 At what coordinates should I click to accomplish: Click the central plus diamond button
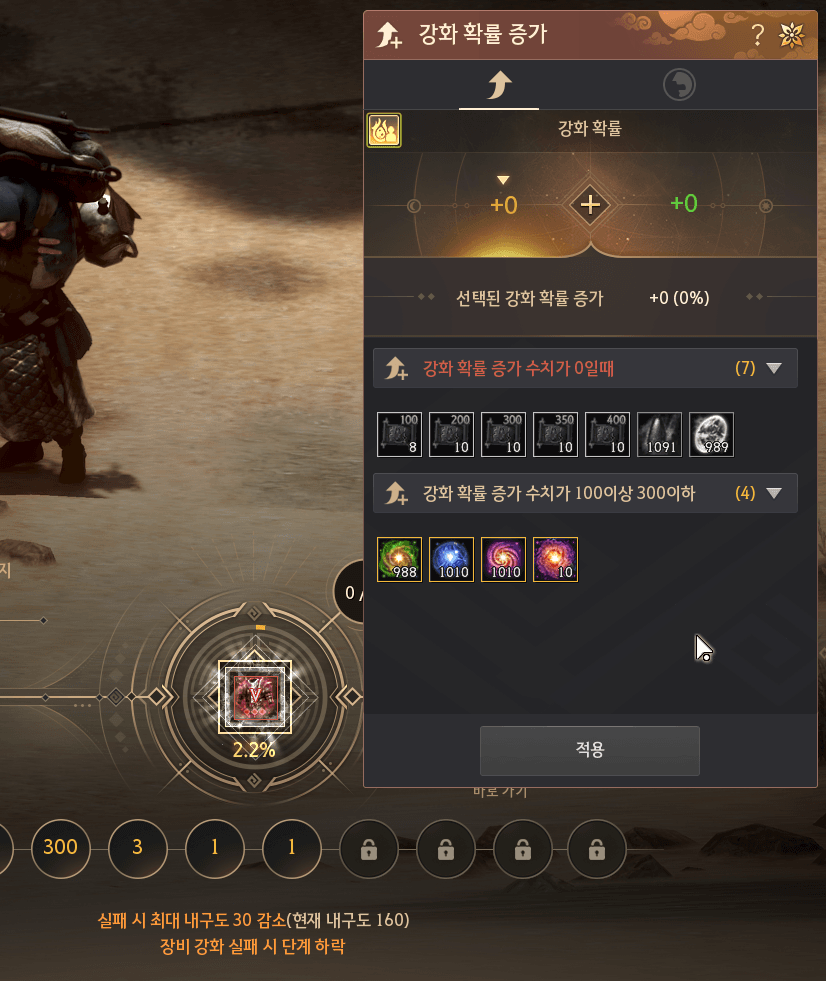(590, 205)
